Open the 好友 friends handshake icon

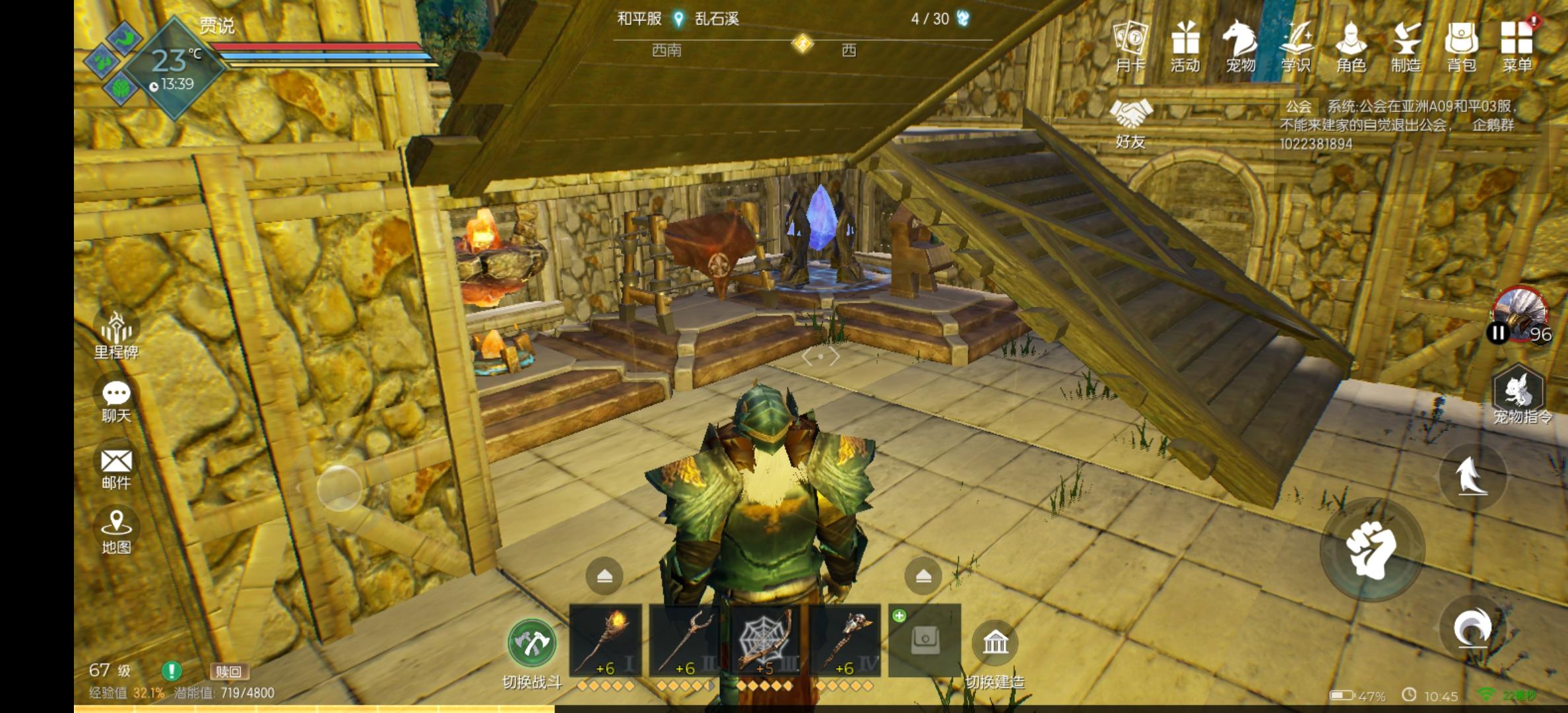(x=1130, y=123)
